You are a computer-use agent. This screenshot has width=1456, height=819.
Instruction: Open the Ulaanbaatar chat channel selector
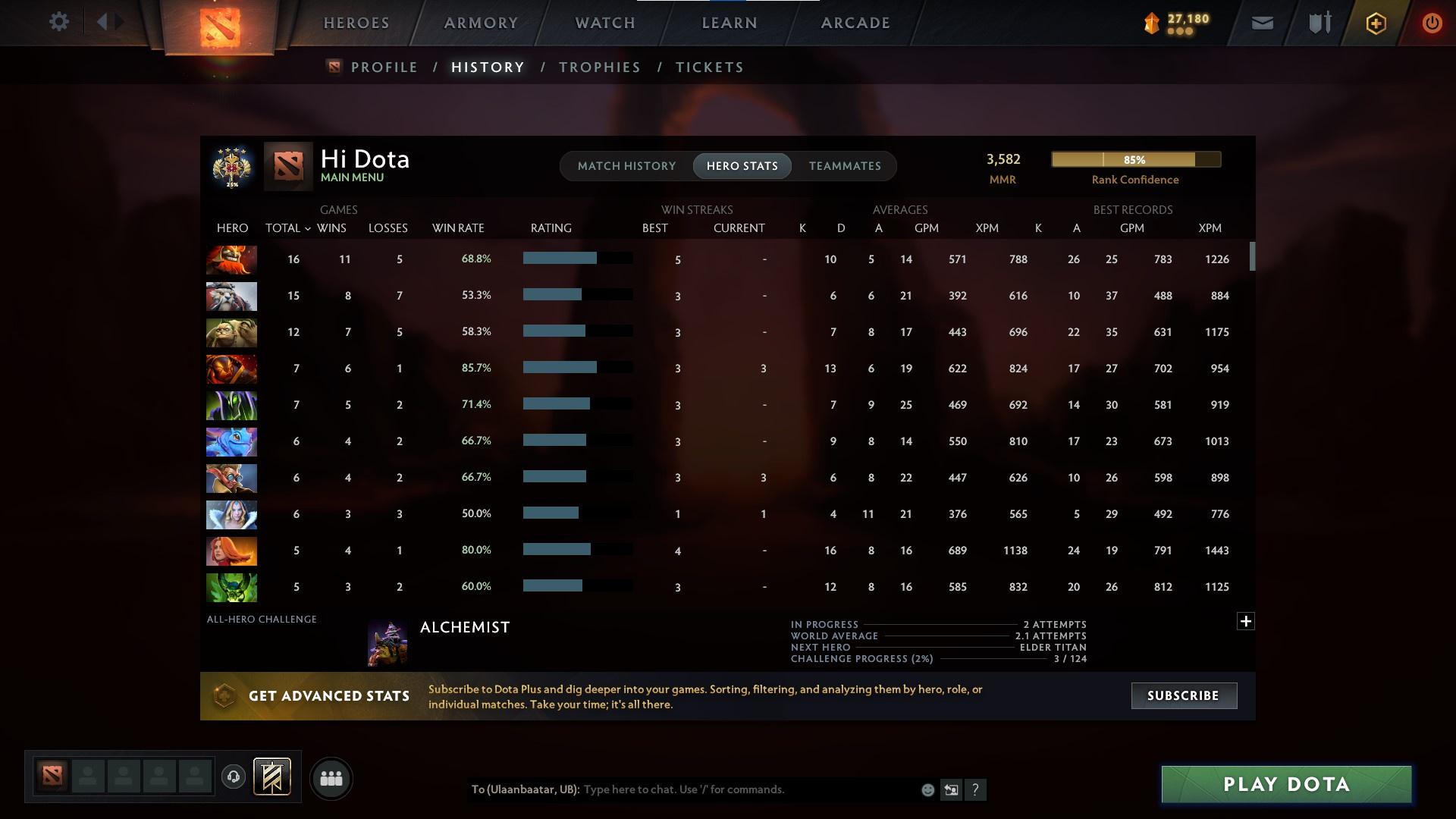(526, 789)
